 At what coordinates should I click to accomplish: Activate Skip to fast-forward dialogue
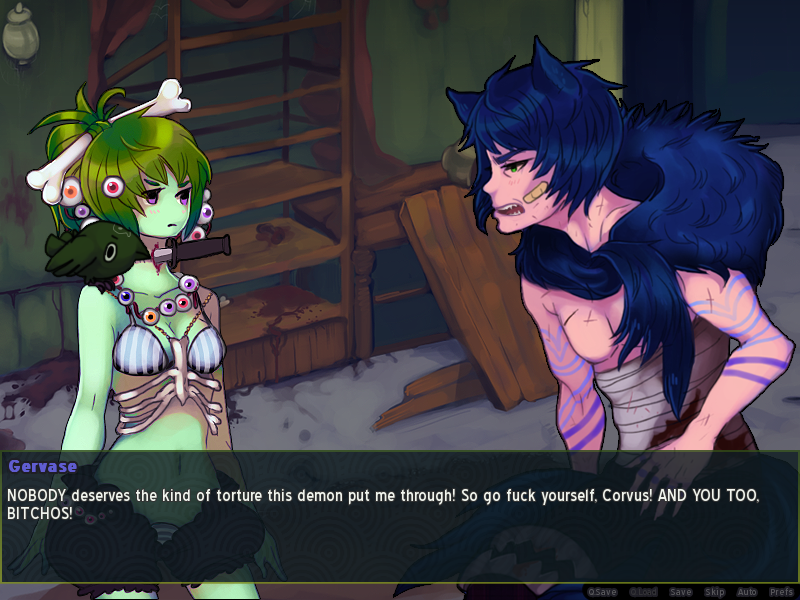[714, 592]
